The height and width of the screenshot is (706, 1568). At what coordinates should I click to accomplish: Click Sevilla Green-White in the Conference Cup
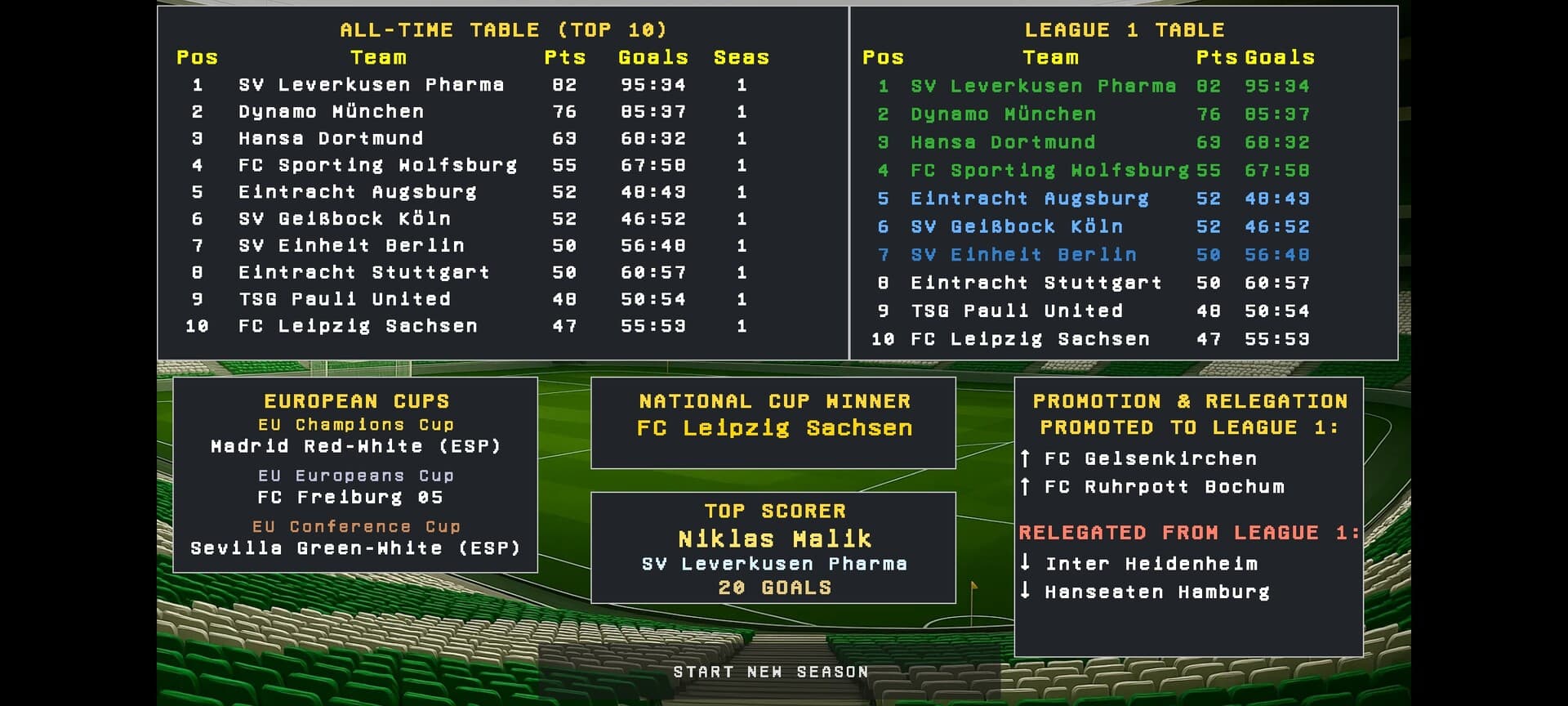pos(356,547)
